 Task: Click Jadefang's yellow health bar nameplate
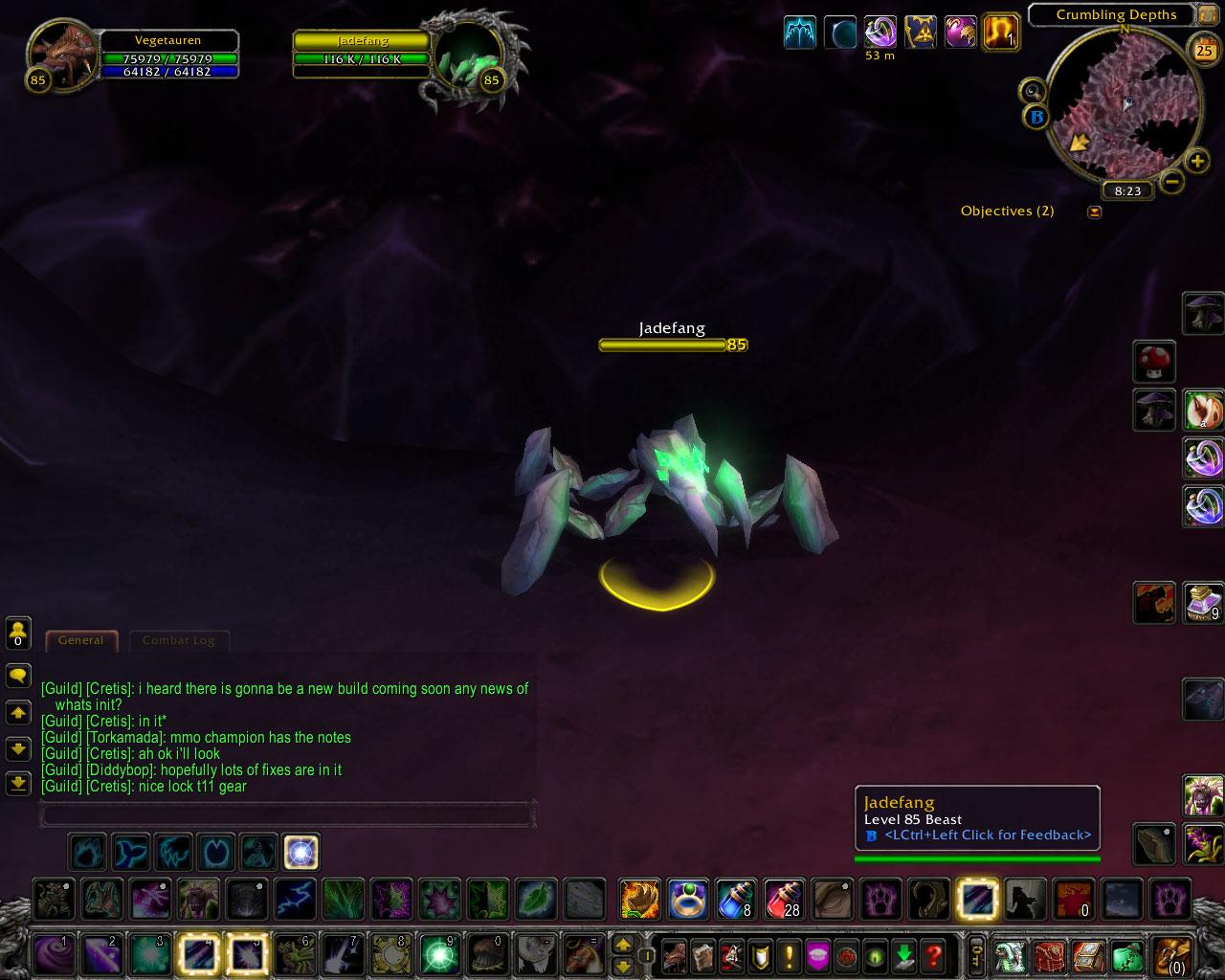[x=662, y=345]
